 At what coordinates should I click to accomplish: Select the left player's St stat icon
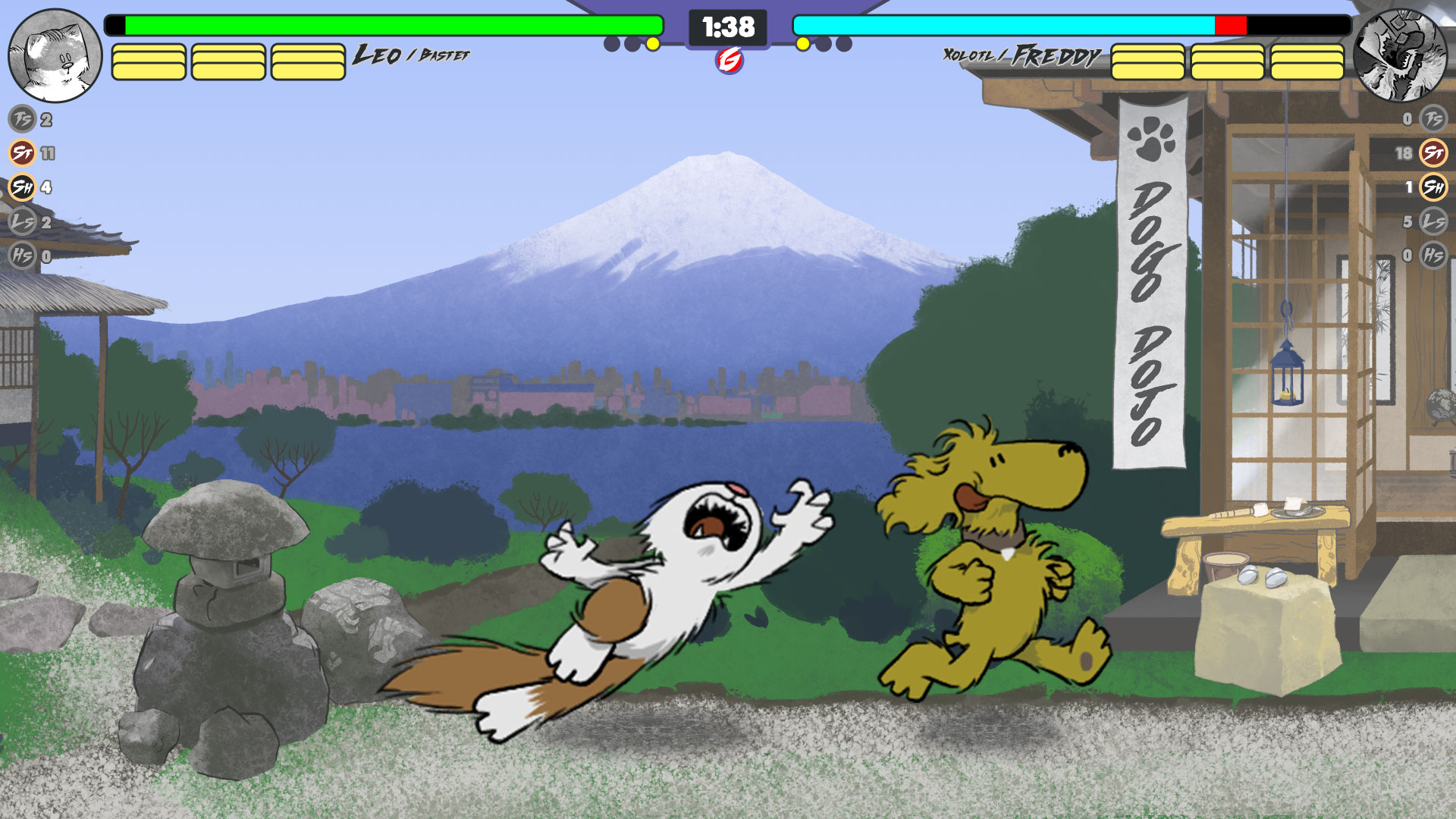coord(22,153)
